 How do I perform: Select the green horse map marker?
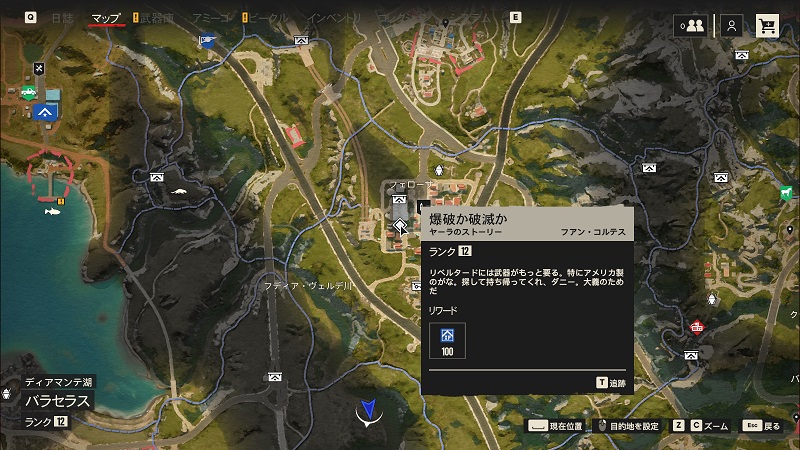[786, 192]
